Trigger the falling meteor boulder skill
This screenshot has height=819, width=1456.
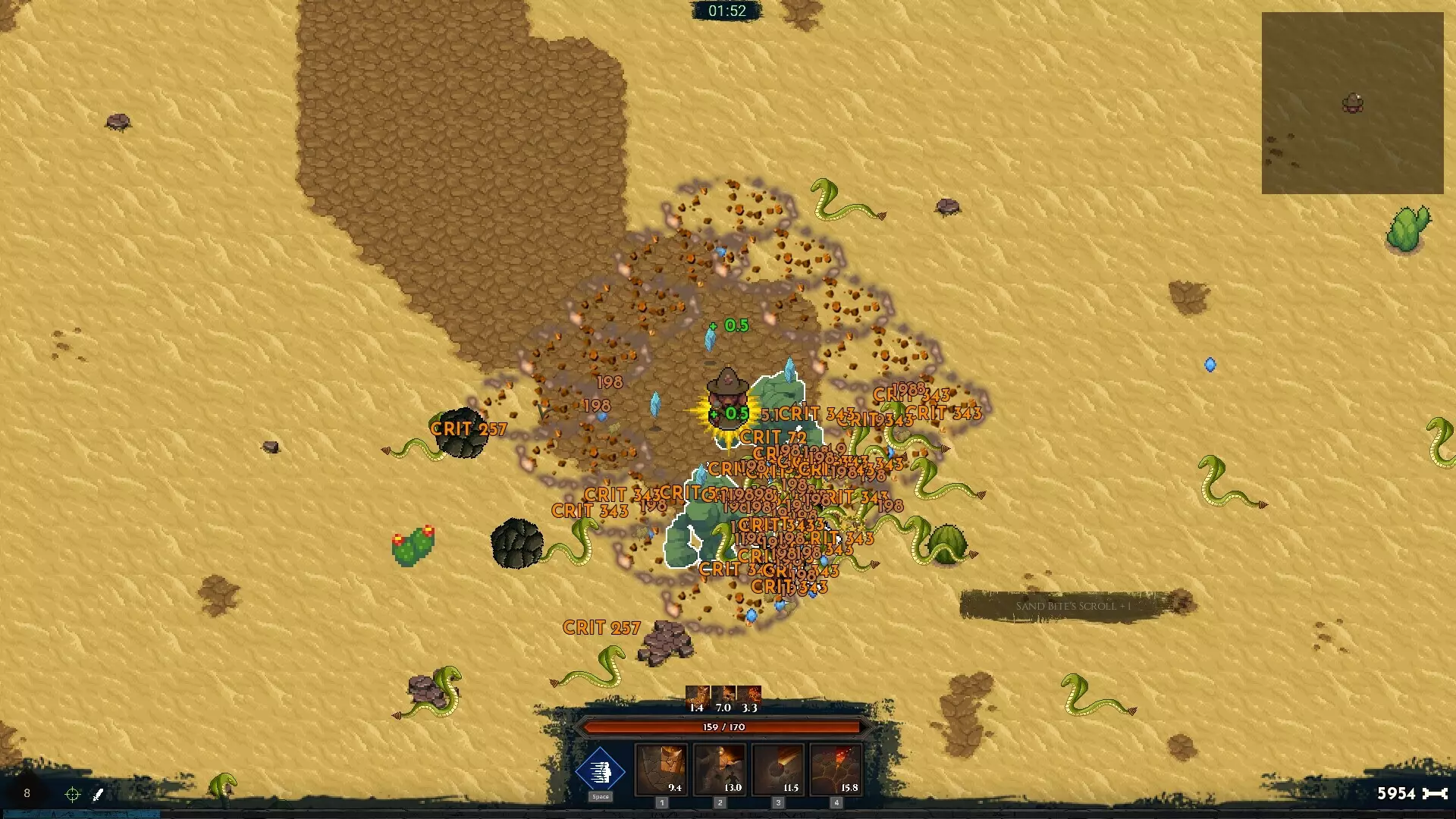point(778,770)
